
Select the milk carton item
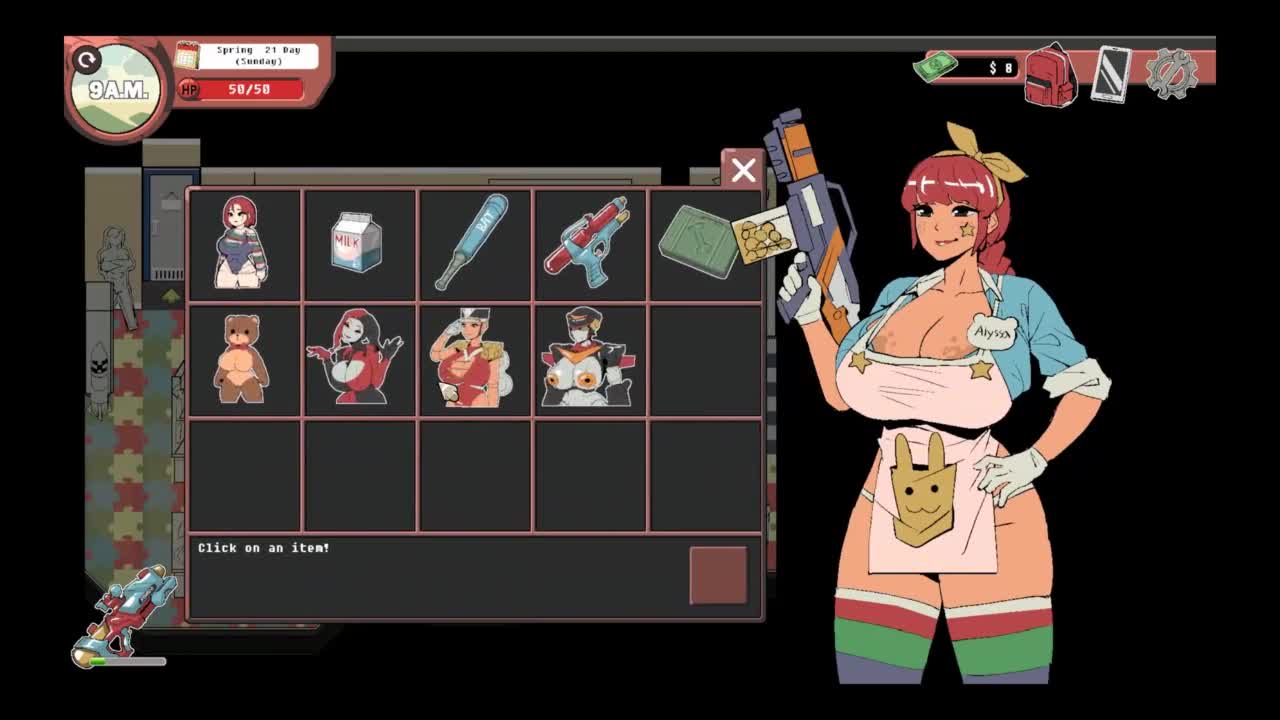[358, 243]
